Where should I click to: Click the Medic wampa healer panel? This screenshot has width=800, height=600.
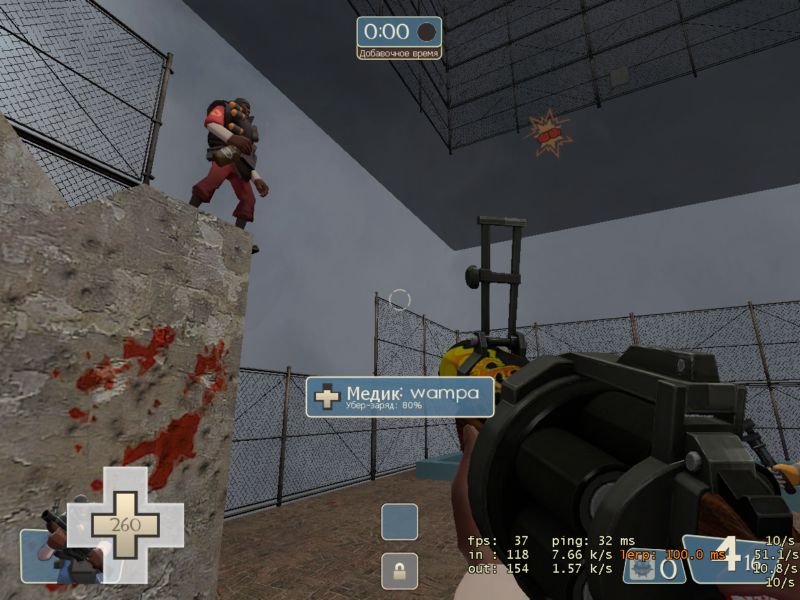(x=400, y=396)
